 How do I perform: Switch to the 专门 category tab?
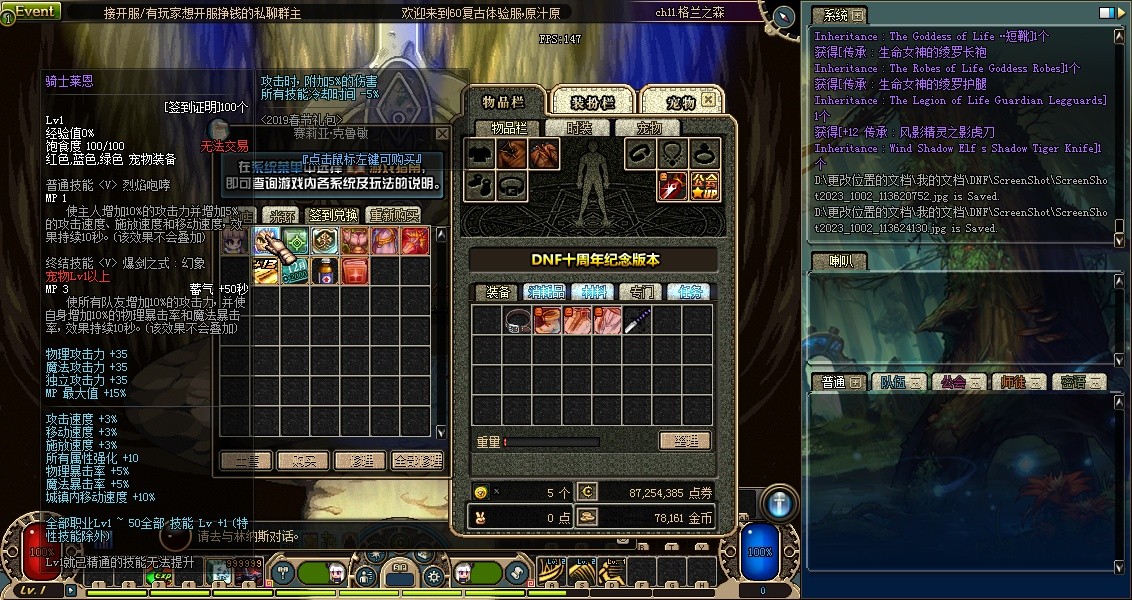642,292
